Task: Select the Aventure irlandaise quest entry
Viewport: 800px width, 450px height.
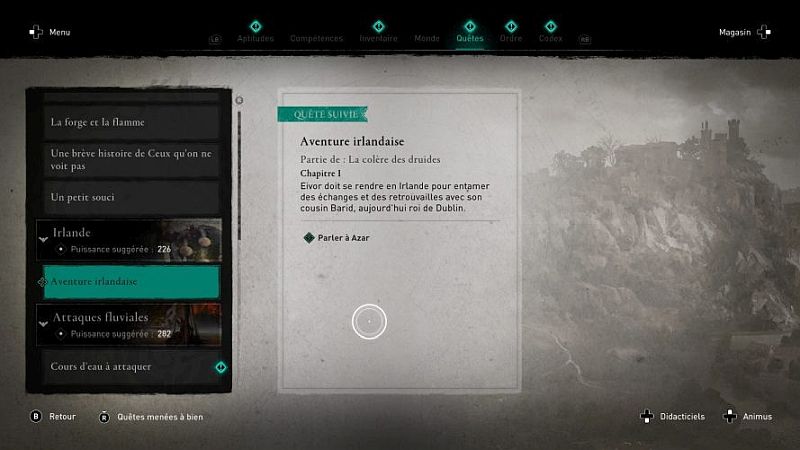Action: coord(128,282)
